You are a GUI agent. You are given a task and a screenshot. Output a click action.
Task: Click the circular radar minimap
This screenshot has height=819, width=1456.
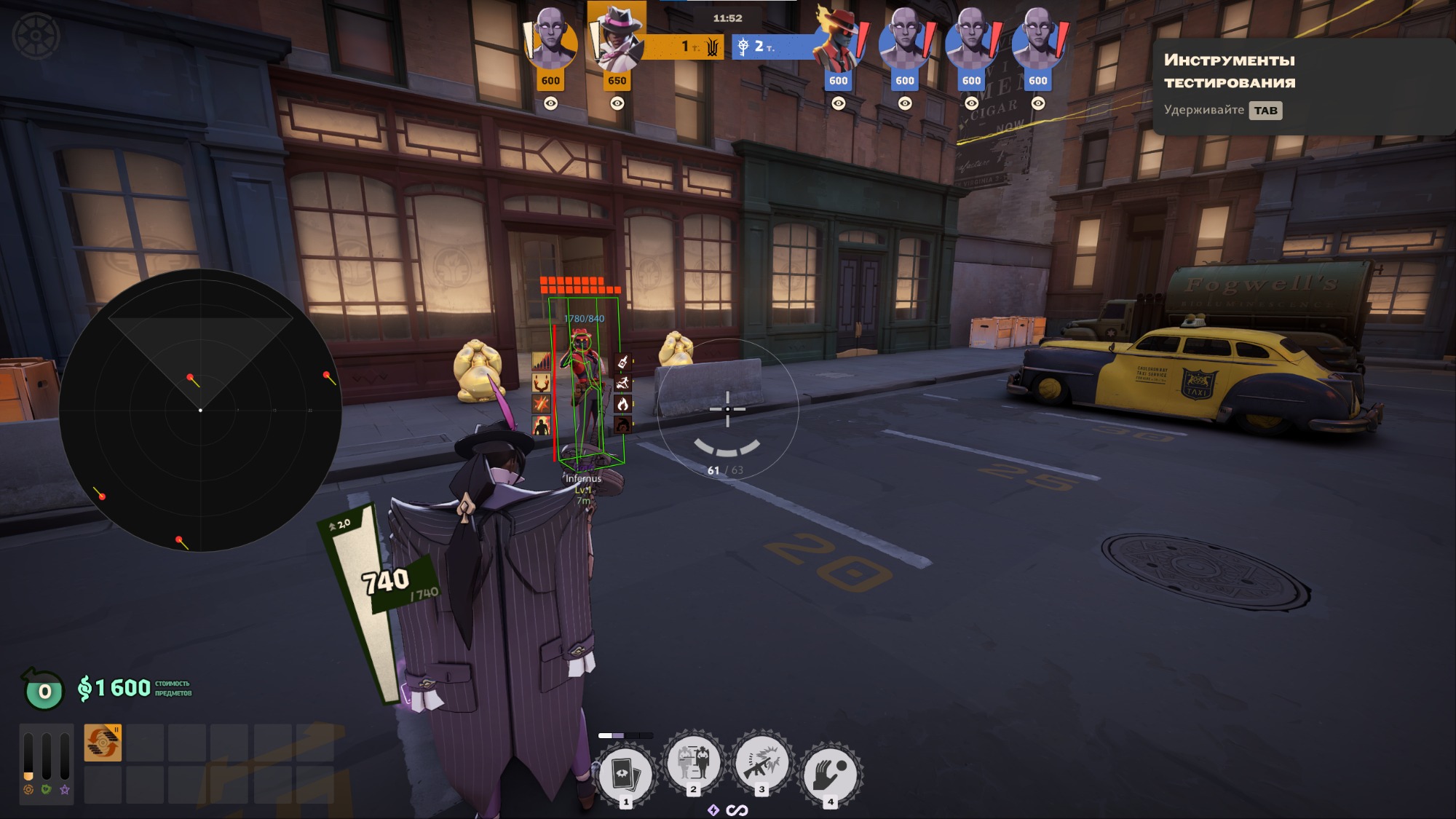[200, 410]
